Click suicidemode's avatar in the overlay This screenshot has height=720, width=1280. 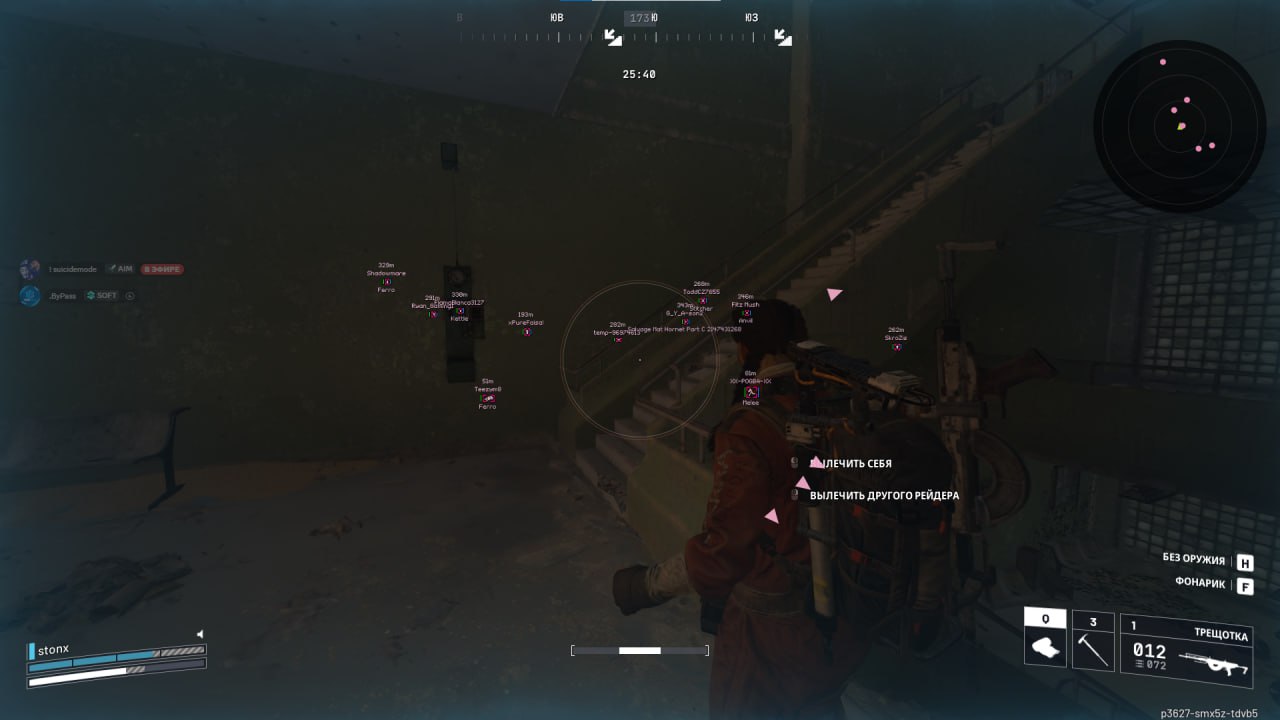point(28,268)
